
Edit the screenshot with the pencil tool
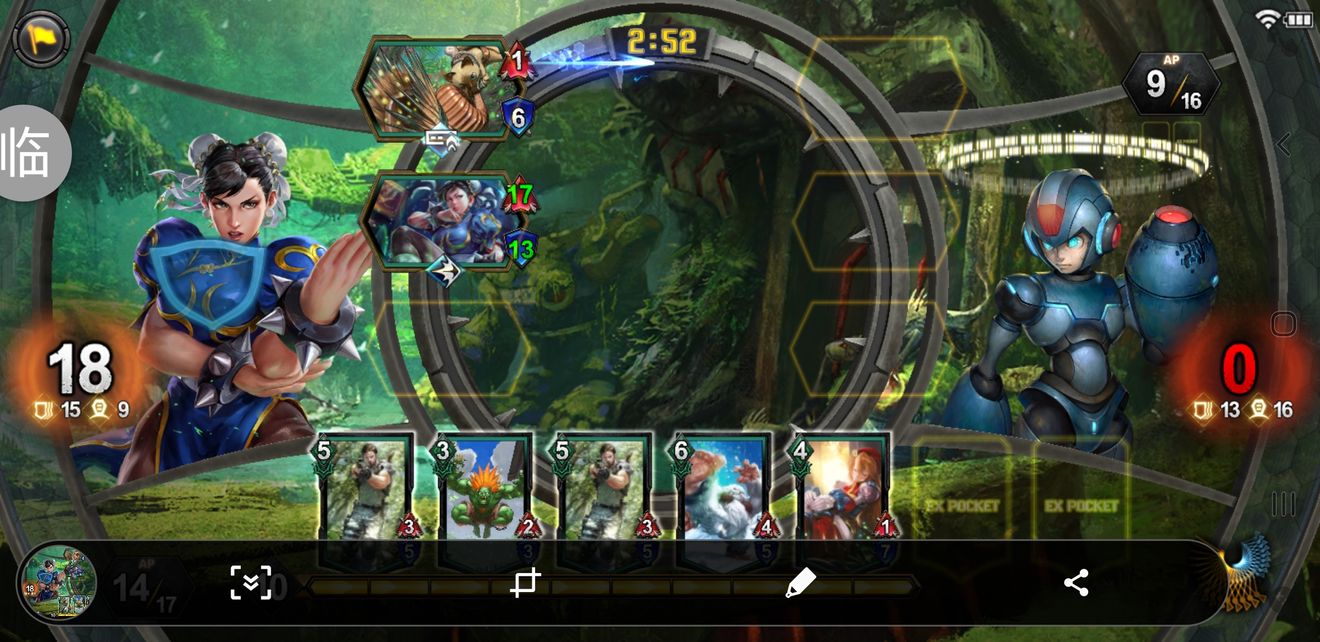coord(800,583)
